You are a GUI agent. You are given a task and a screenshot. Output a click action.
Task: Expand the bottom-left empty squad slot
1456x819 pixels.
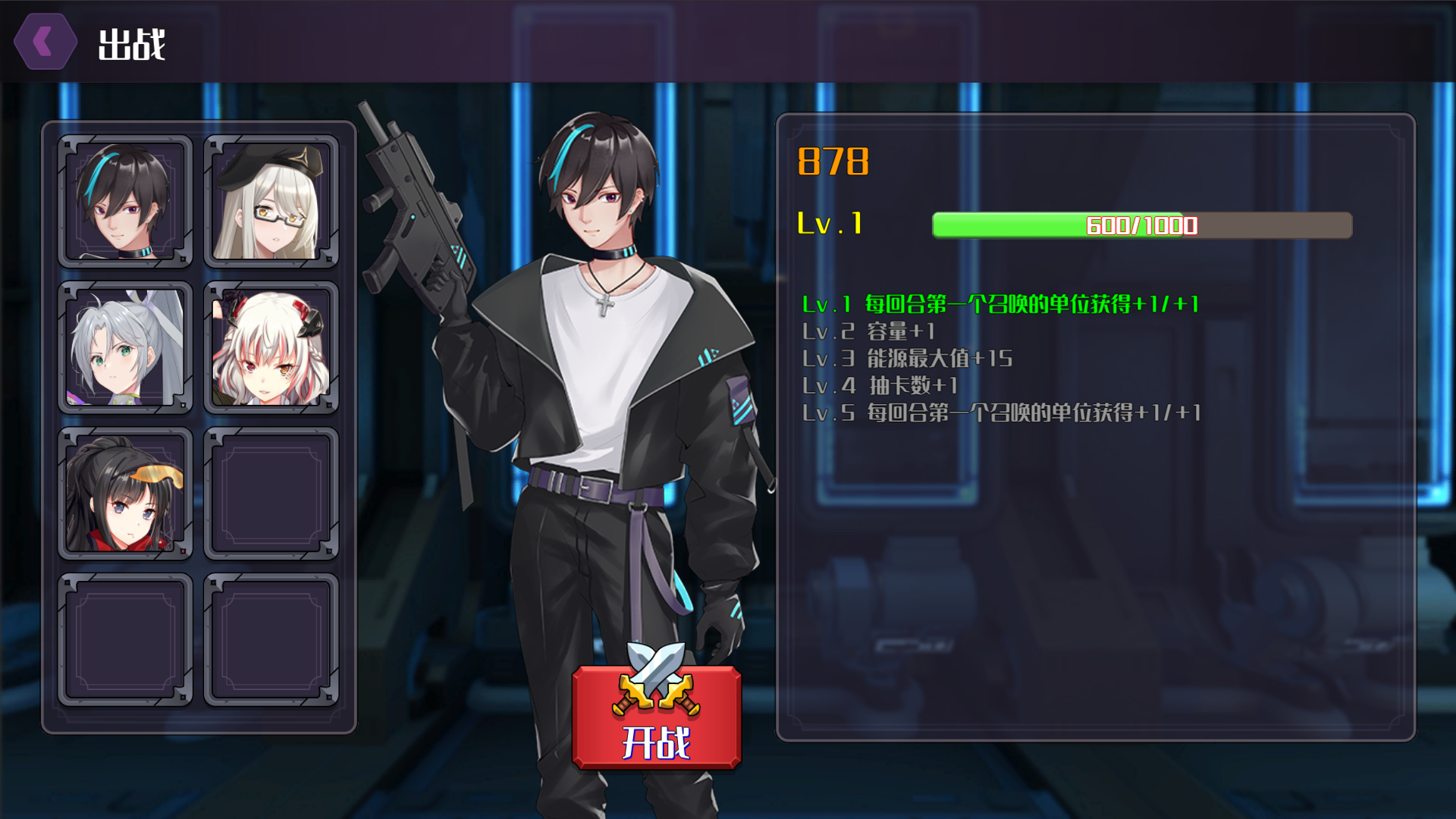[x=126, y=639]
